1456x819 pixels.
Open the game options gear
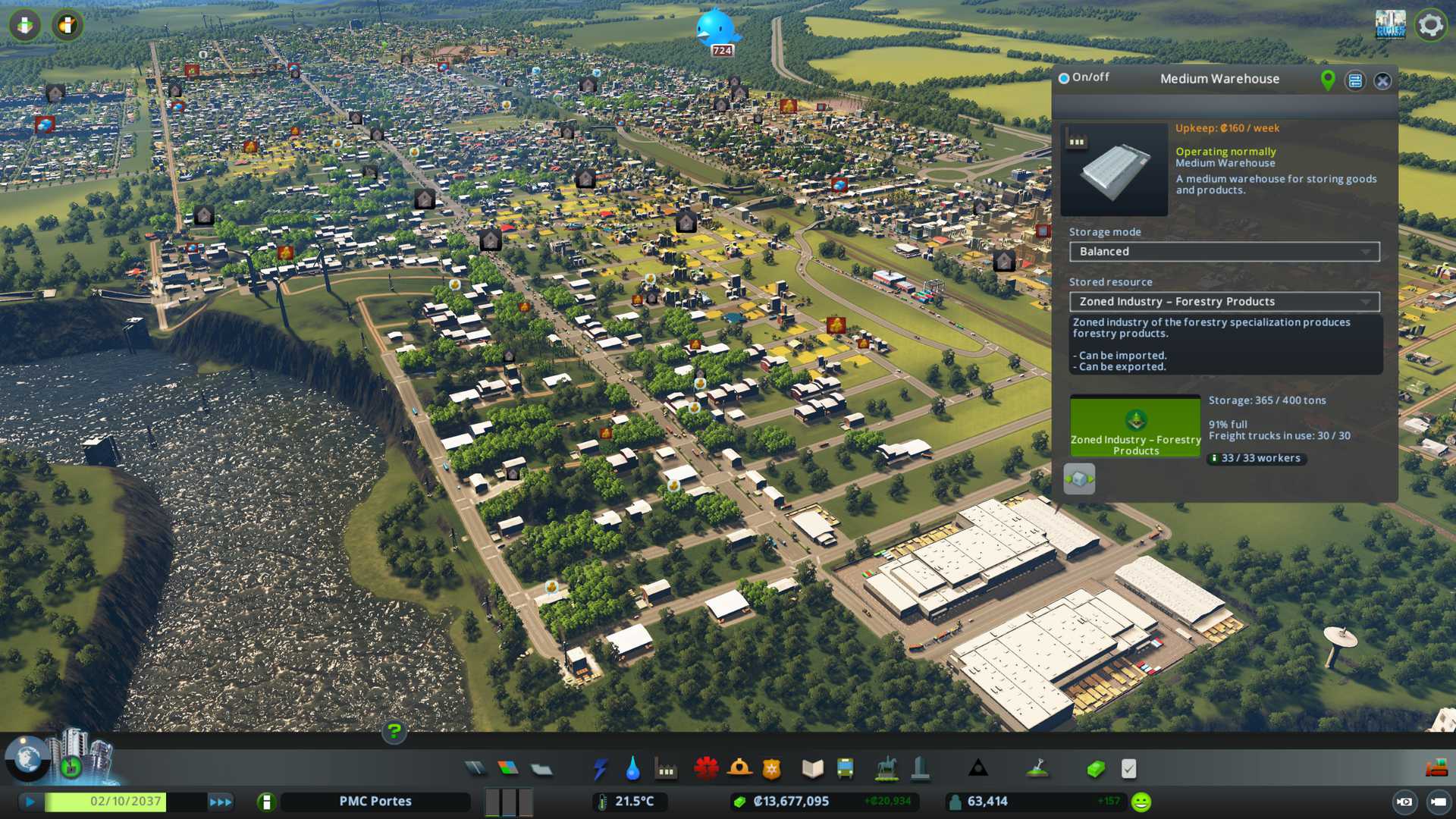1430,25
